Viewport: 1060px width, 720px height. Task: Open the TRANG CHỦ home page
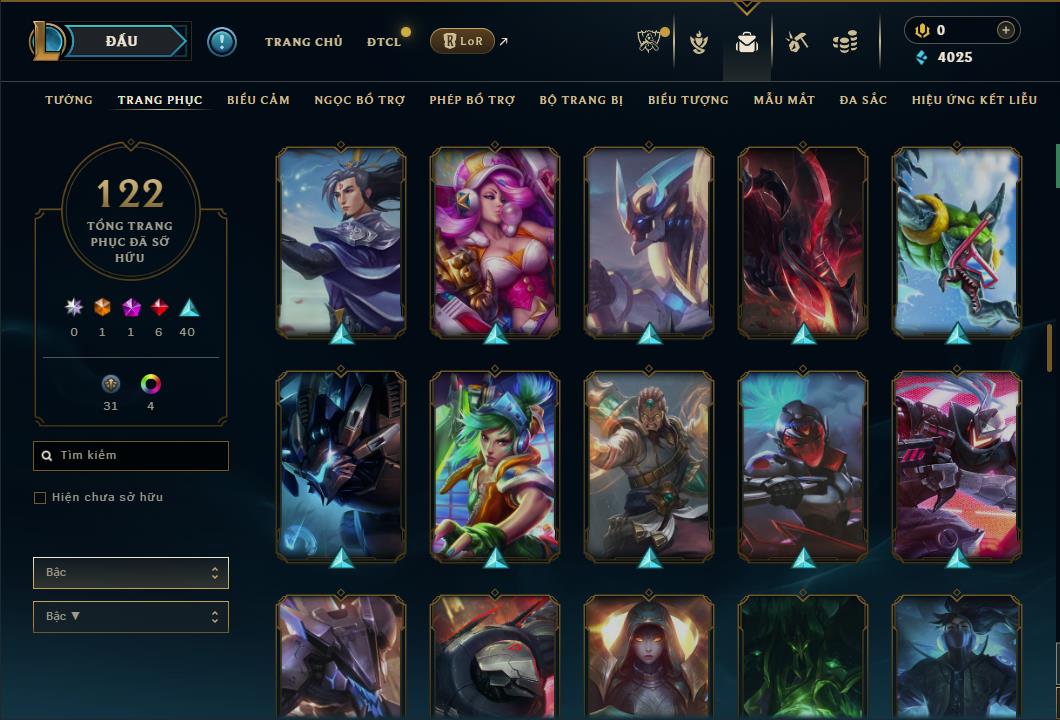303,42
